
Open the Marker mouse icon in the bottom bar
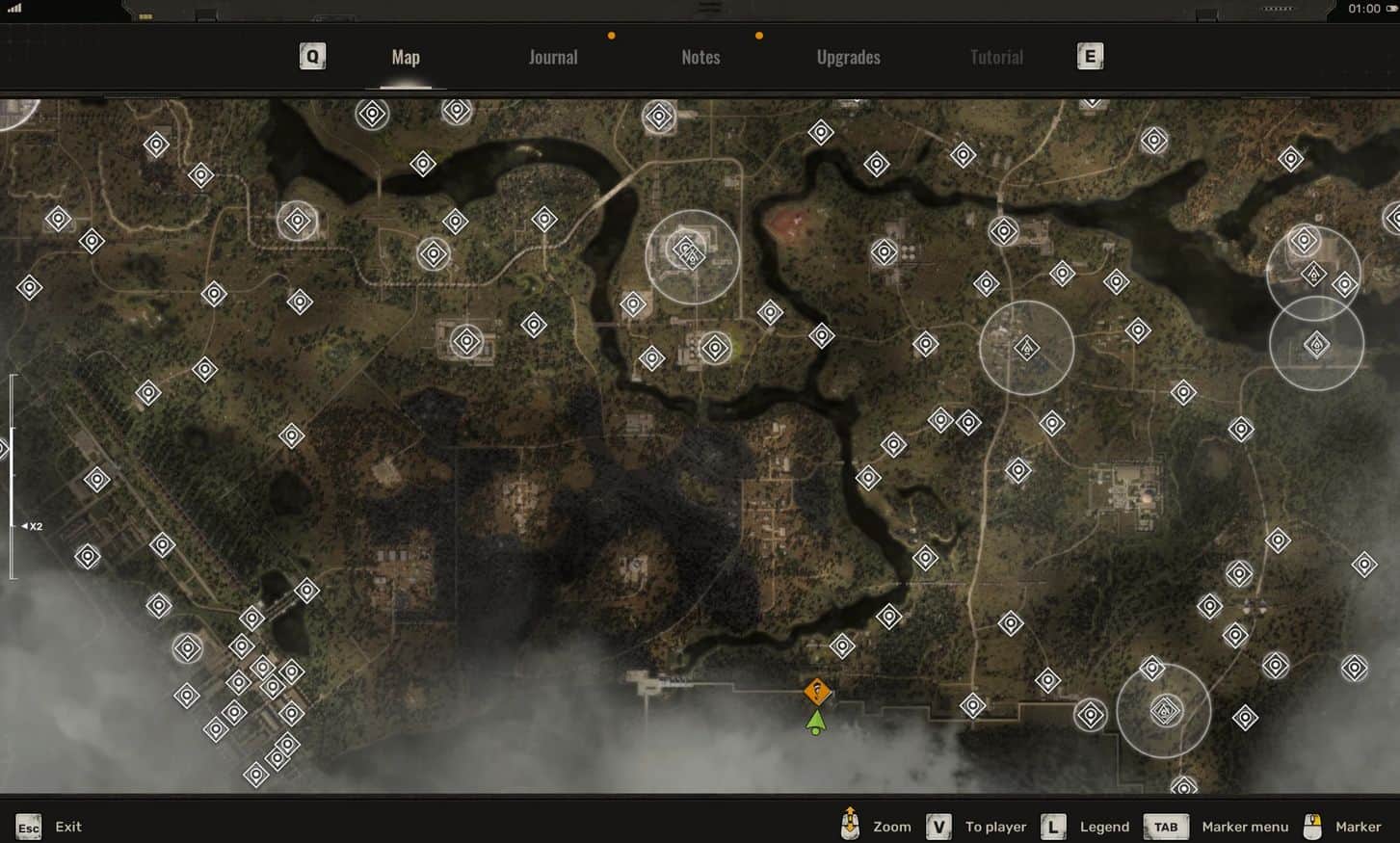(1314, 826)
